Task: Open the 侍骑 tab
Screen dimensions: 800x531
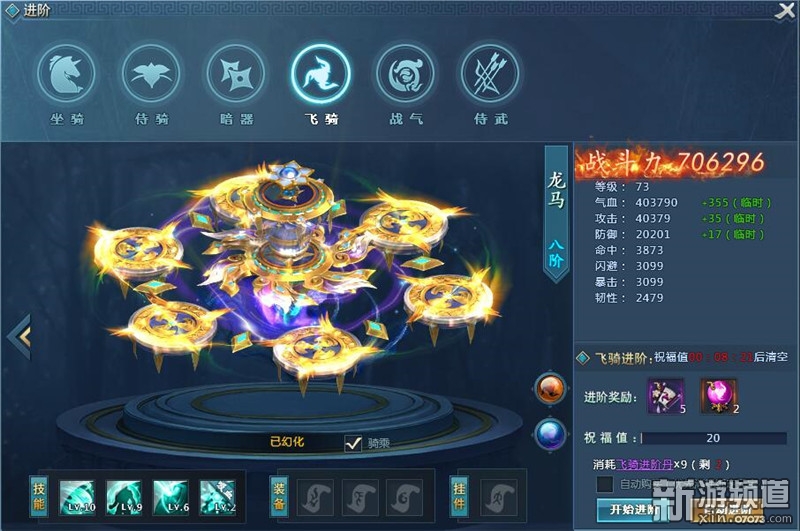Action: [x=152, y=73]
